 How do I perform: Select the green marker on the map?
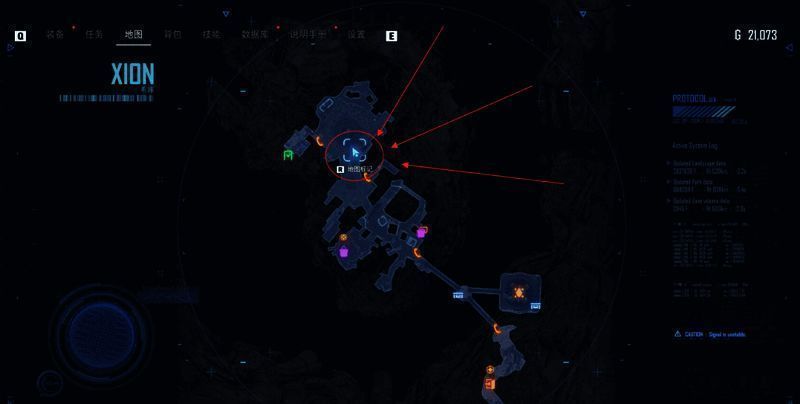coord(288,155)
